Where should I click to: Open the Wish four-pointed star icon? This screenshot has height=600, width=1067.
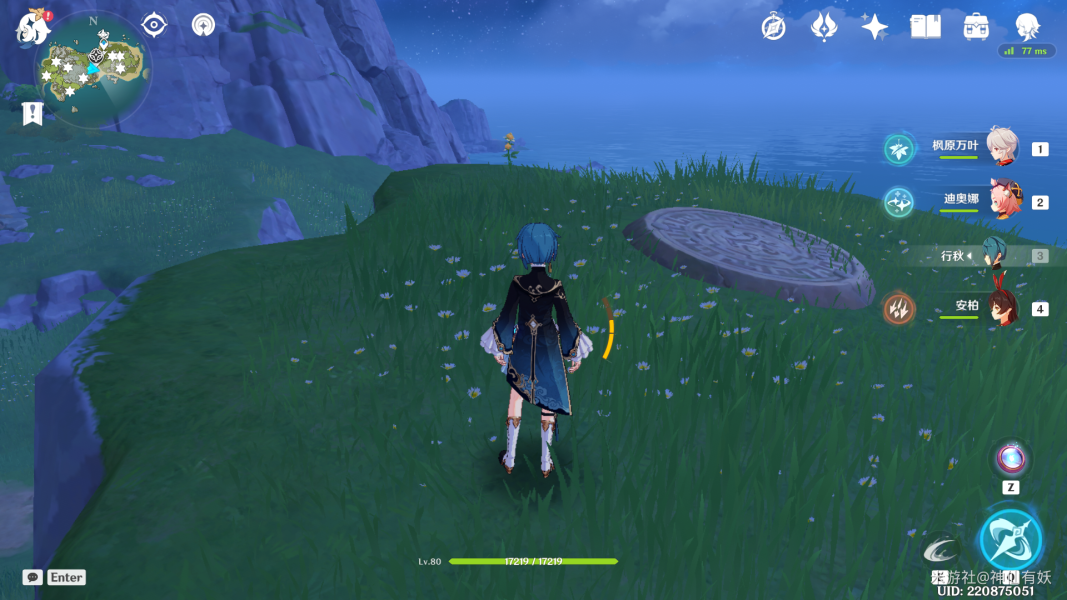874,27
